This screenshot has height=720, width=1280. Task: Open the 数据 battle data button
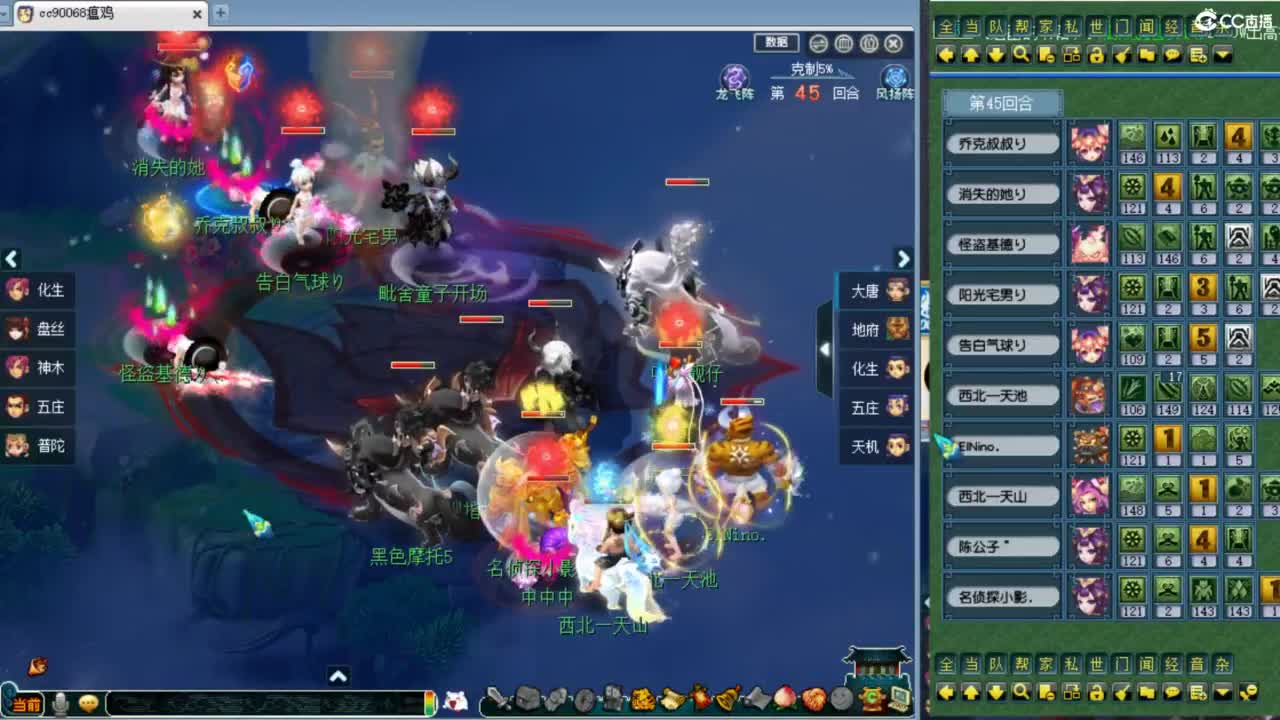(x=777, y=43)
